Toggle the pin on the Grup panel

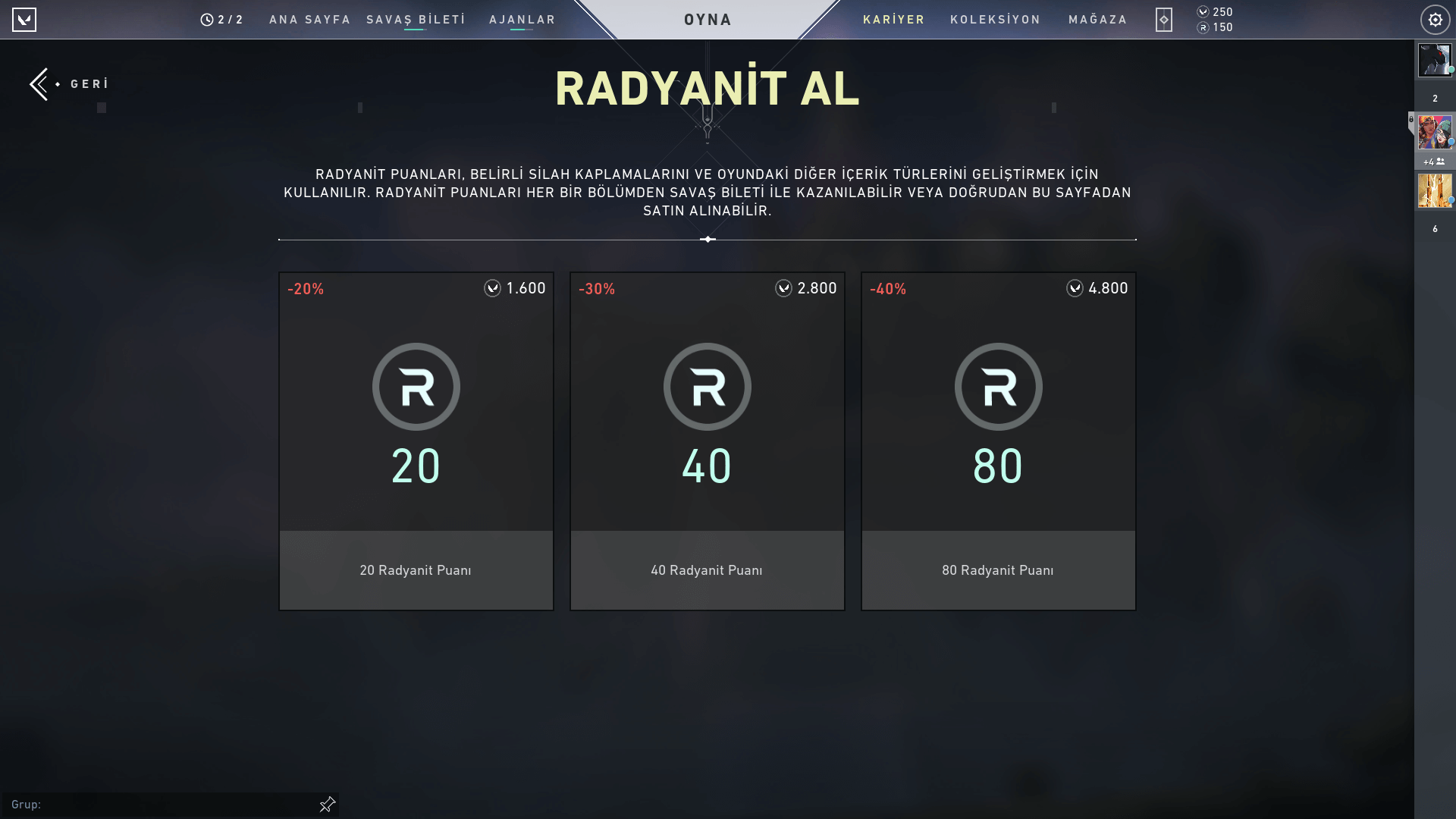[326, 804]
